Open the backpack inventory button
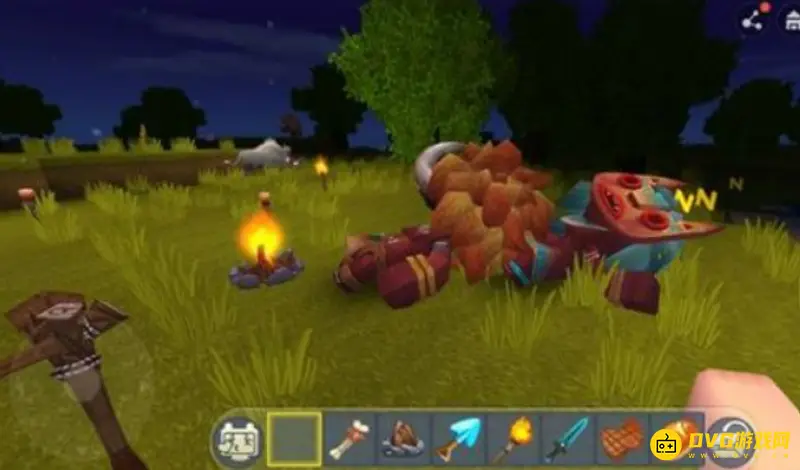This screenshot has height=470, width=800. click(x=236, y=437)
